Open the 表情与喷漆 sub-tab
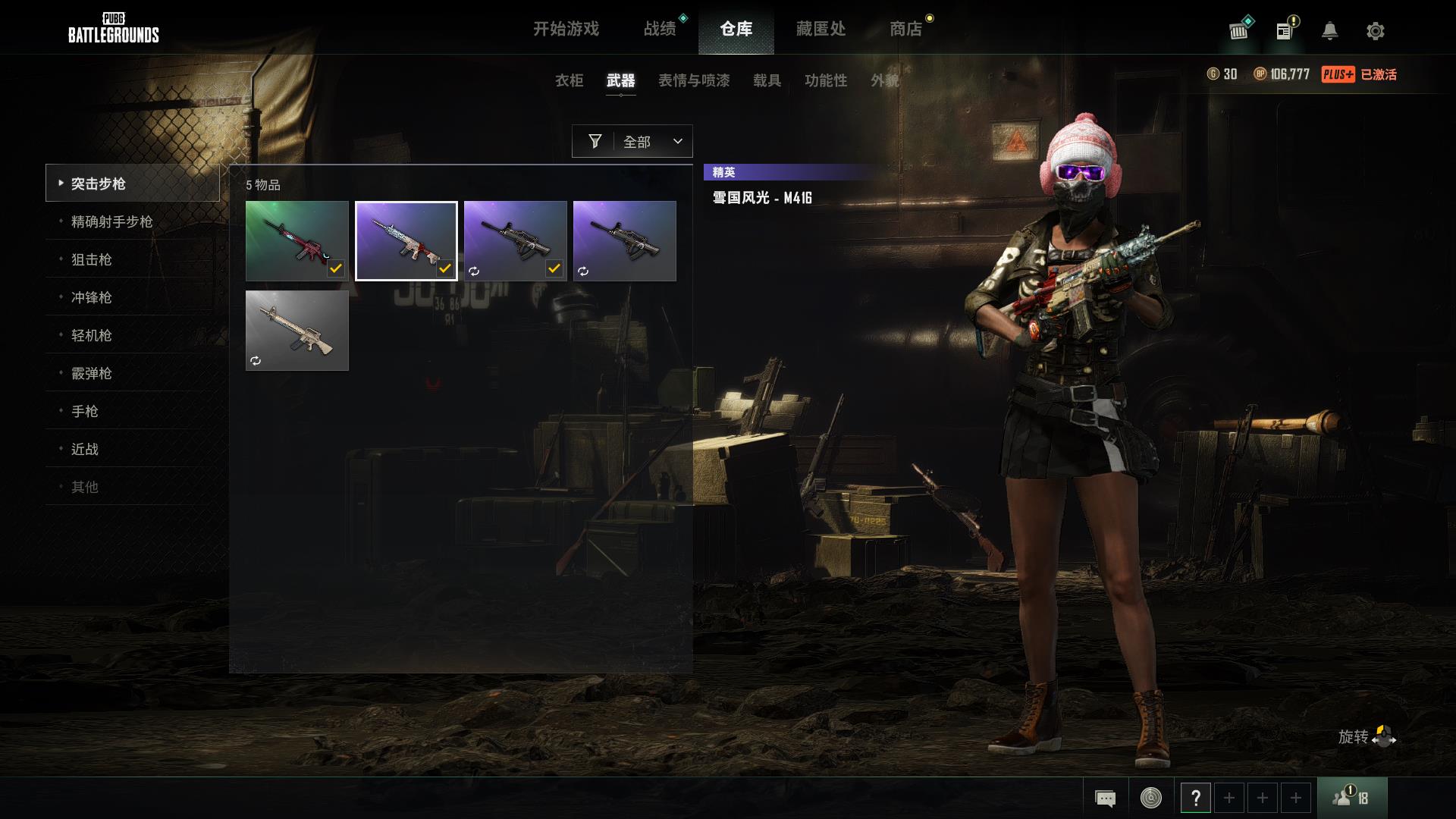 coord(694,80)
